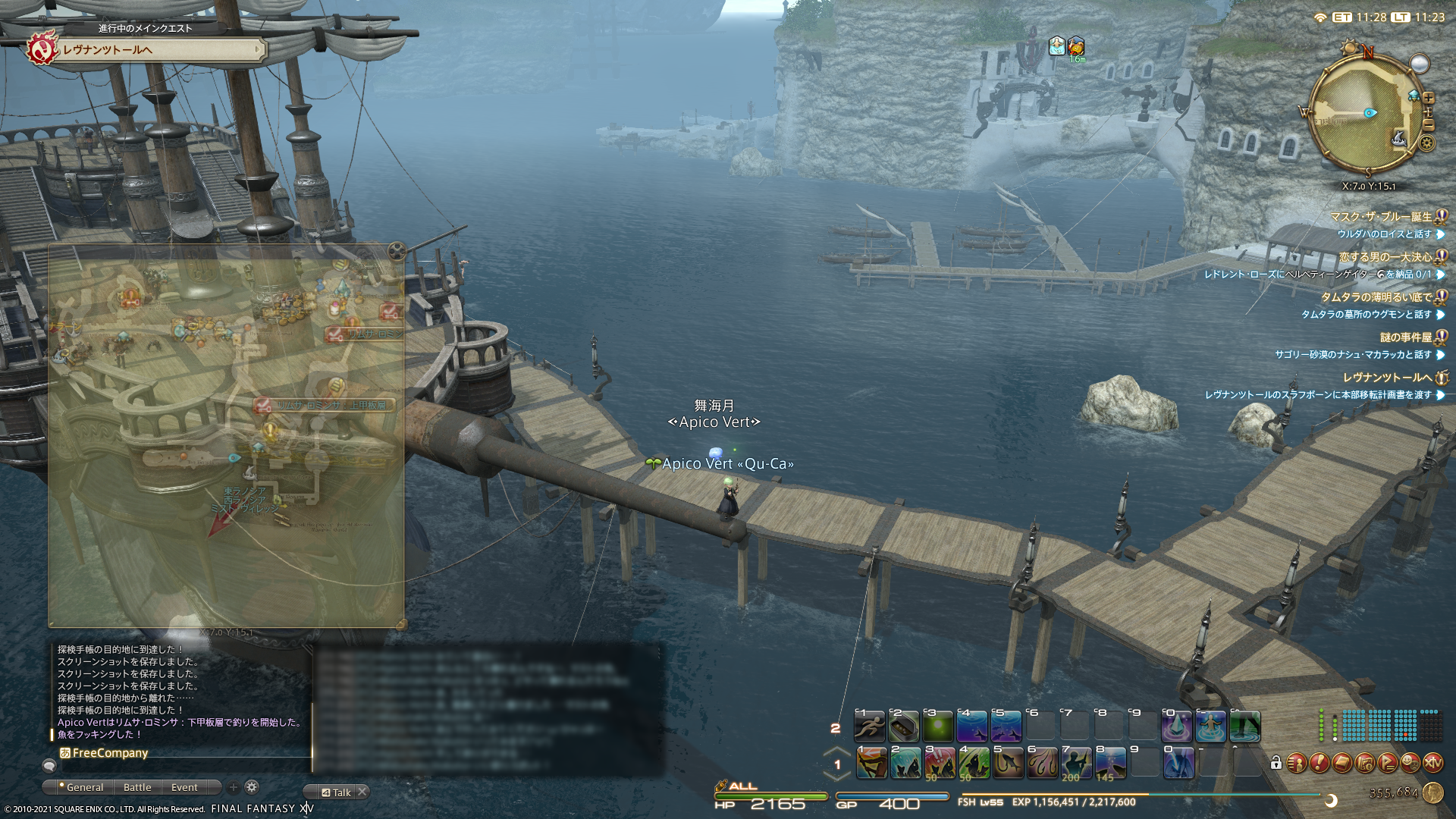Add a new chat log tab
1456x819 pixels.
click(x=234, y=787)
